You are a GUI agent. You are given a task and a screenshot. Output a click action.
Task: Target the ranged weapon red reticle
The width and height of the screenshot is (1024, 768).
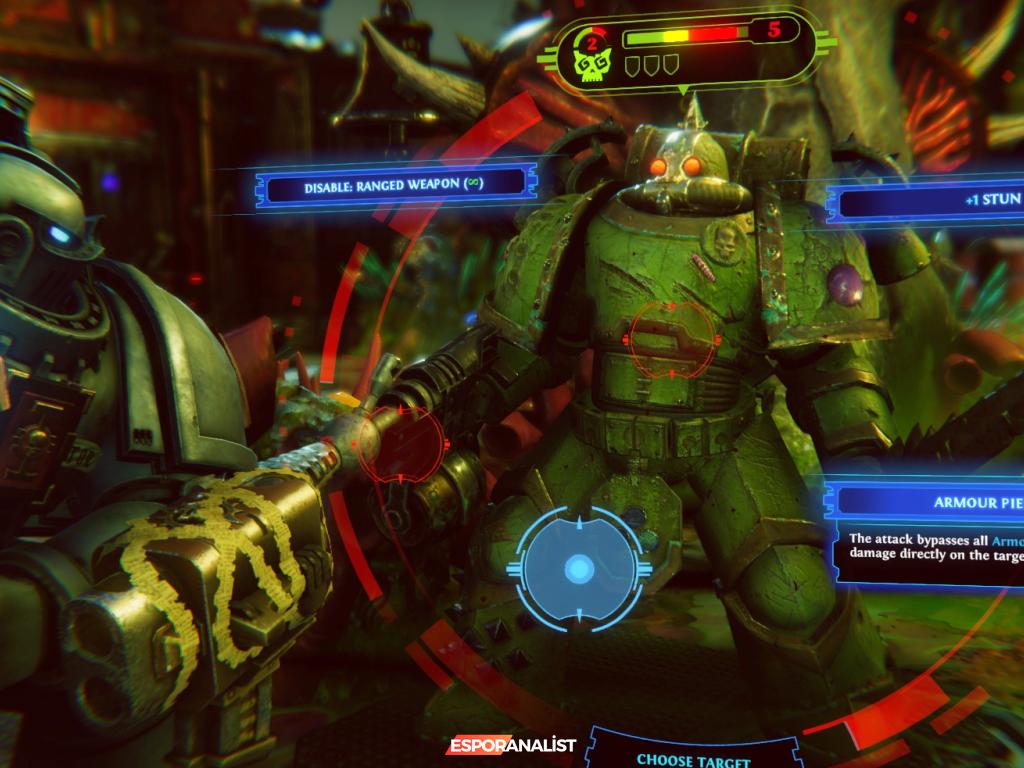[x=402, y=445]
